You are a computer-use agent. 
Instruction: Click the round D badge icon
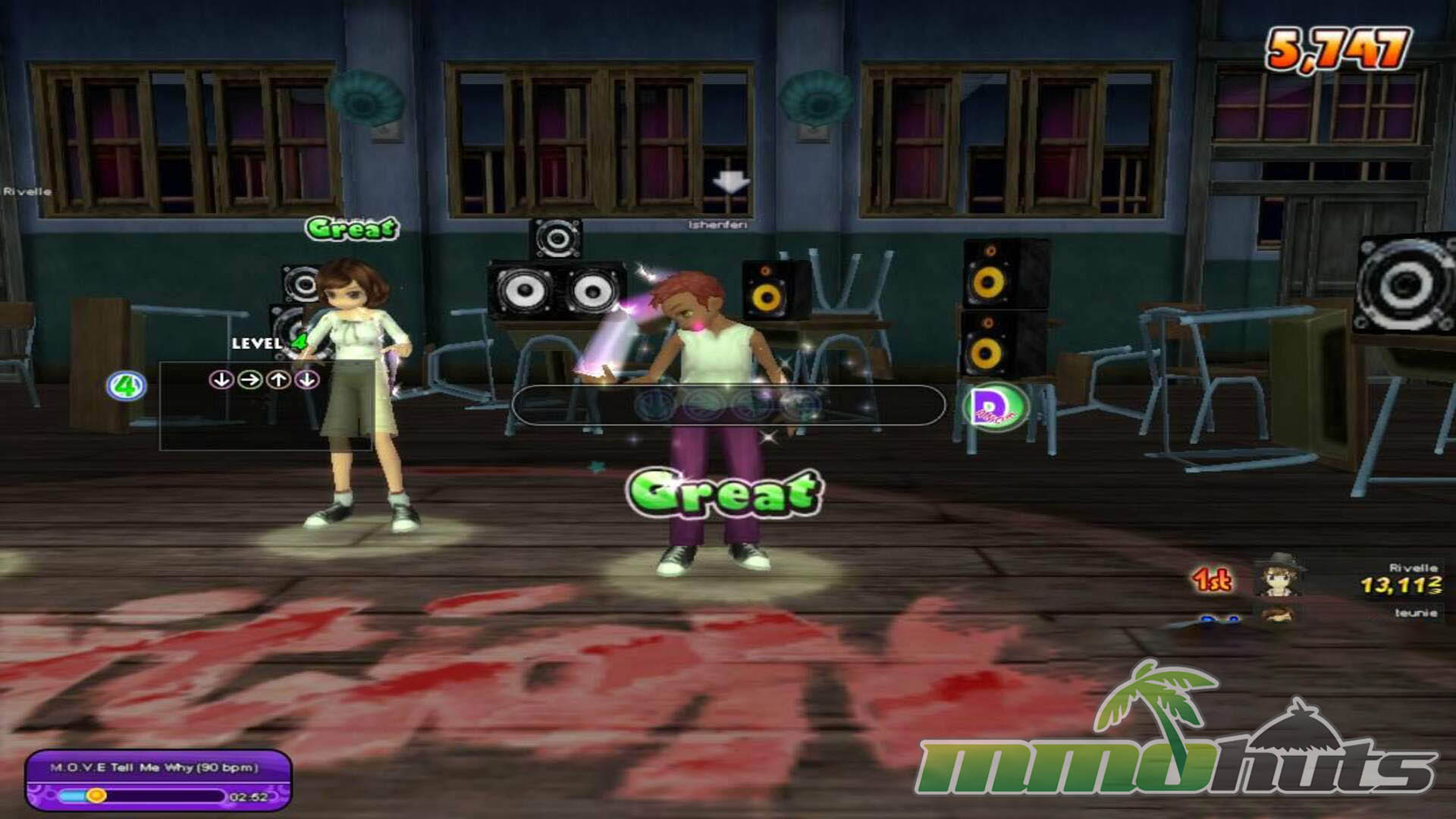(x=994, y=406)
